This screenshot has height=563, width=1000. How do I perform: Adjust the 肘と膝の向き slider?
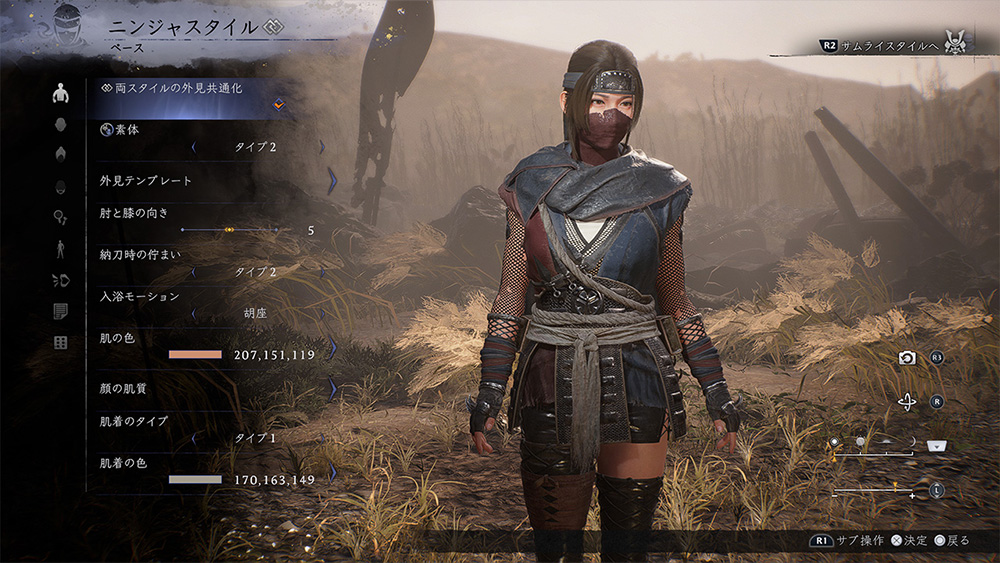point(230,230)
